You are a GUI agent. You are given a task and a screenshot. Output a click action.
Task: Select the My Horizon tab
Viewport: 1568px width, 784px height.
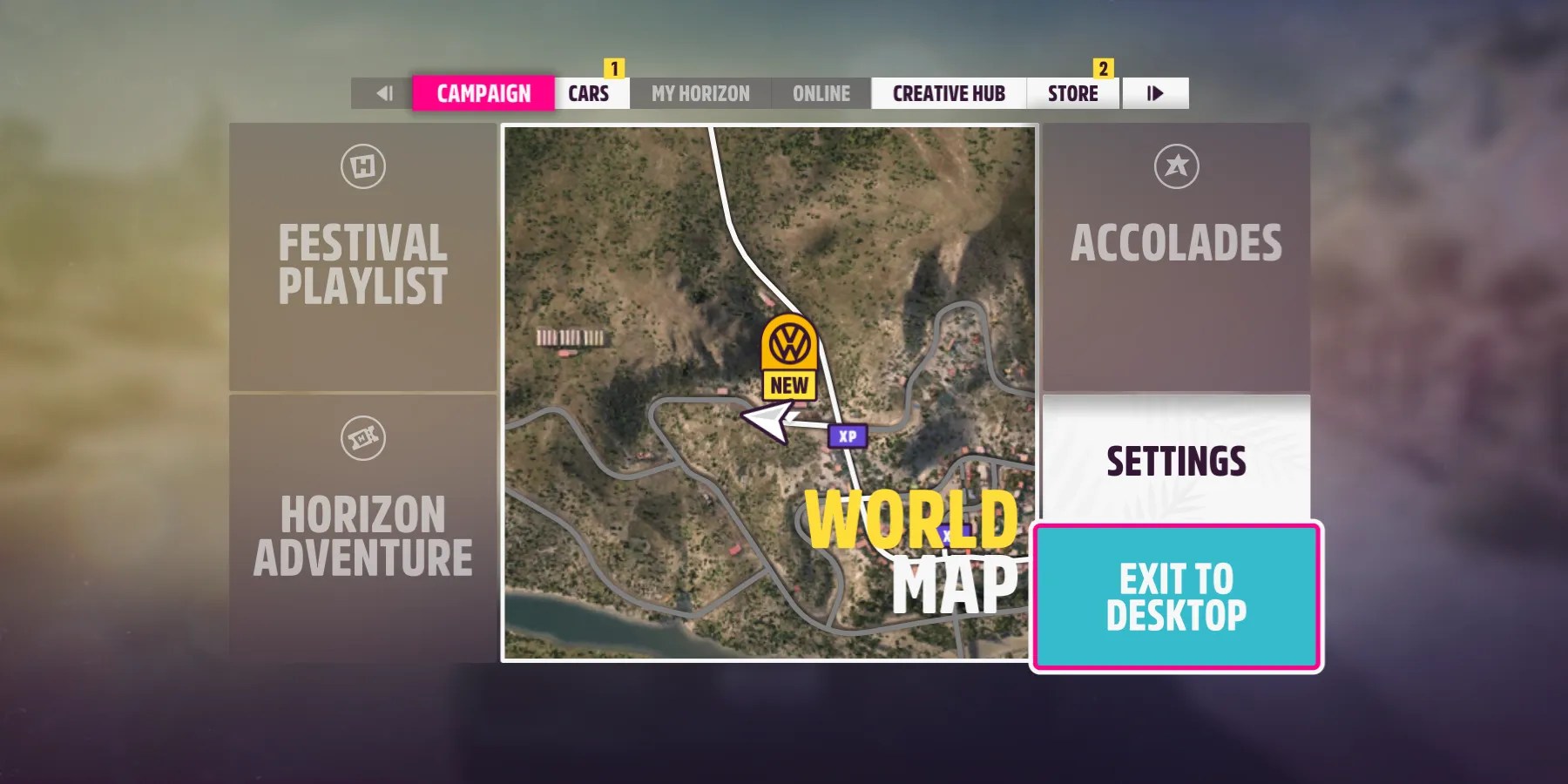pos(701,93)
